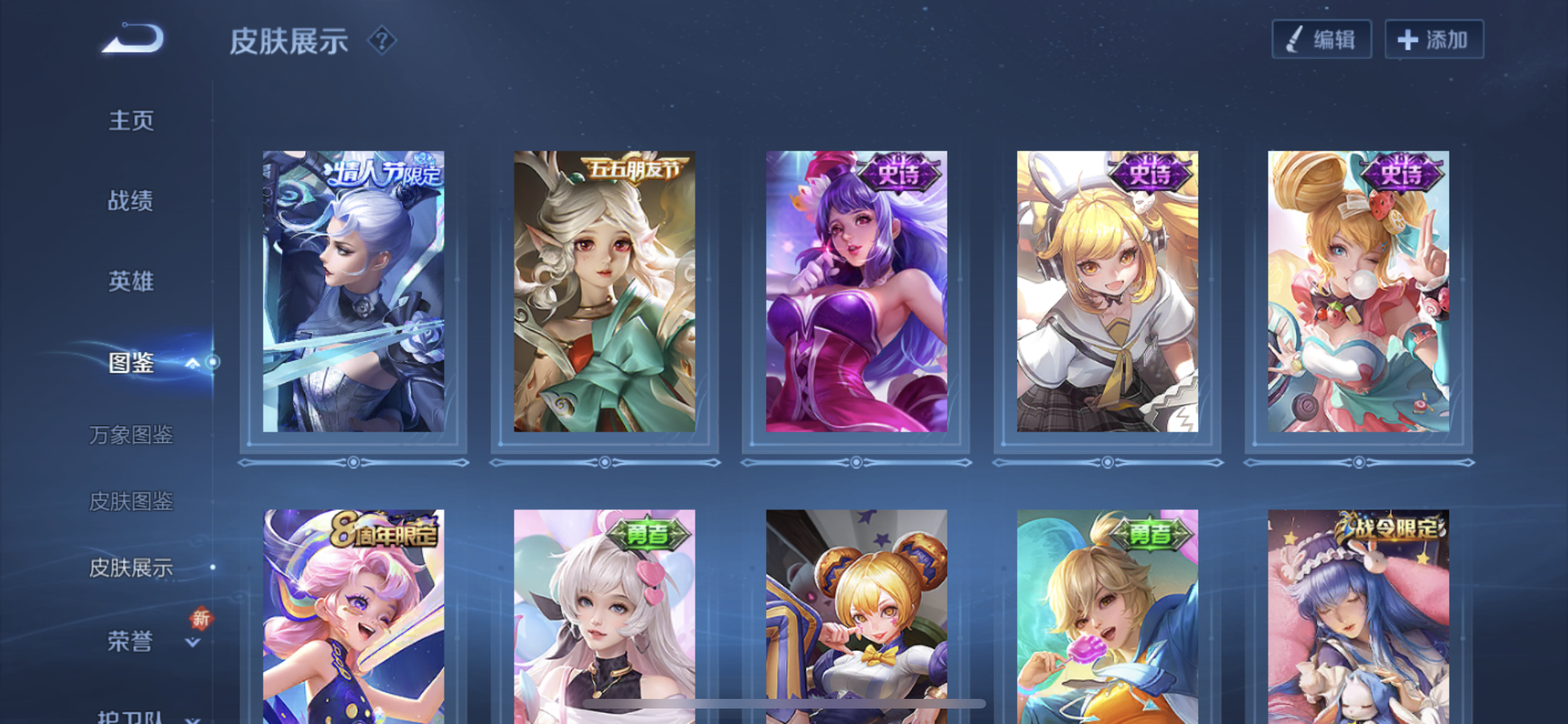Collapse the 图鉴 section
This screenshot has width=1568, height=724.
click(x=192, y=364)
